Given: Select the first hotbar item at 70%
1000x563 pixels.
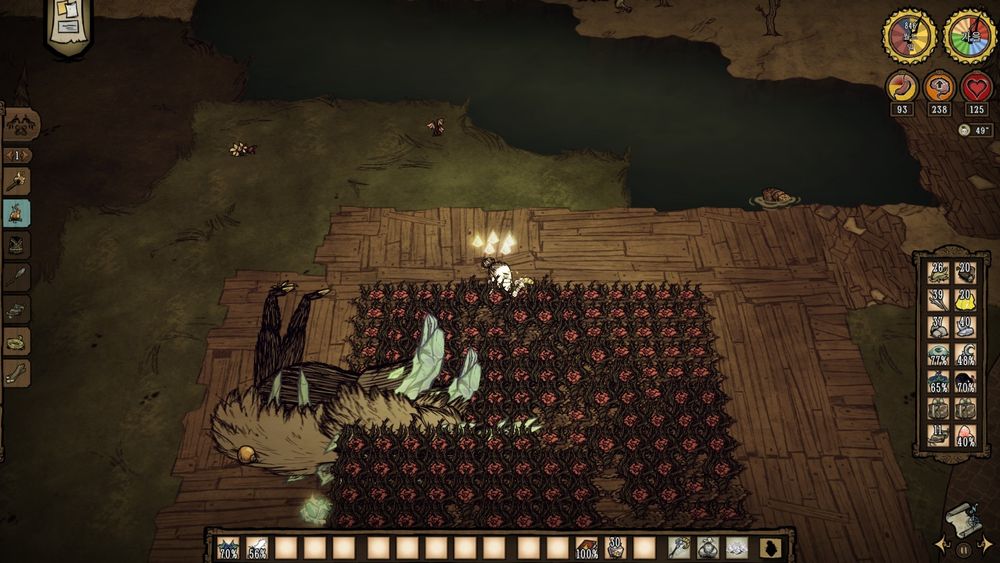Looking at the screenshot, I should point(228,548).
